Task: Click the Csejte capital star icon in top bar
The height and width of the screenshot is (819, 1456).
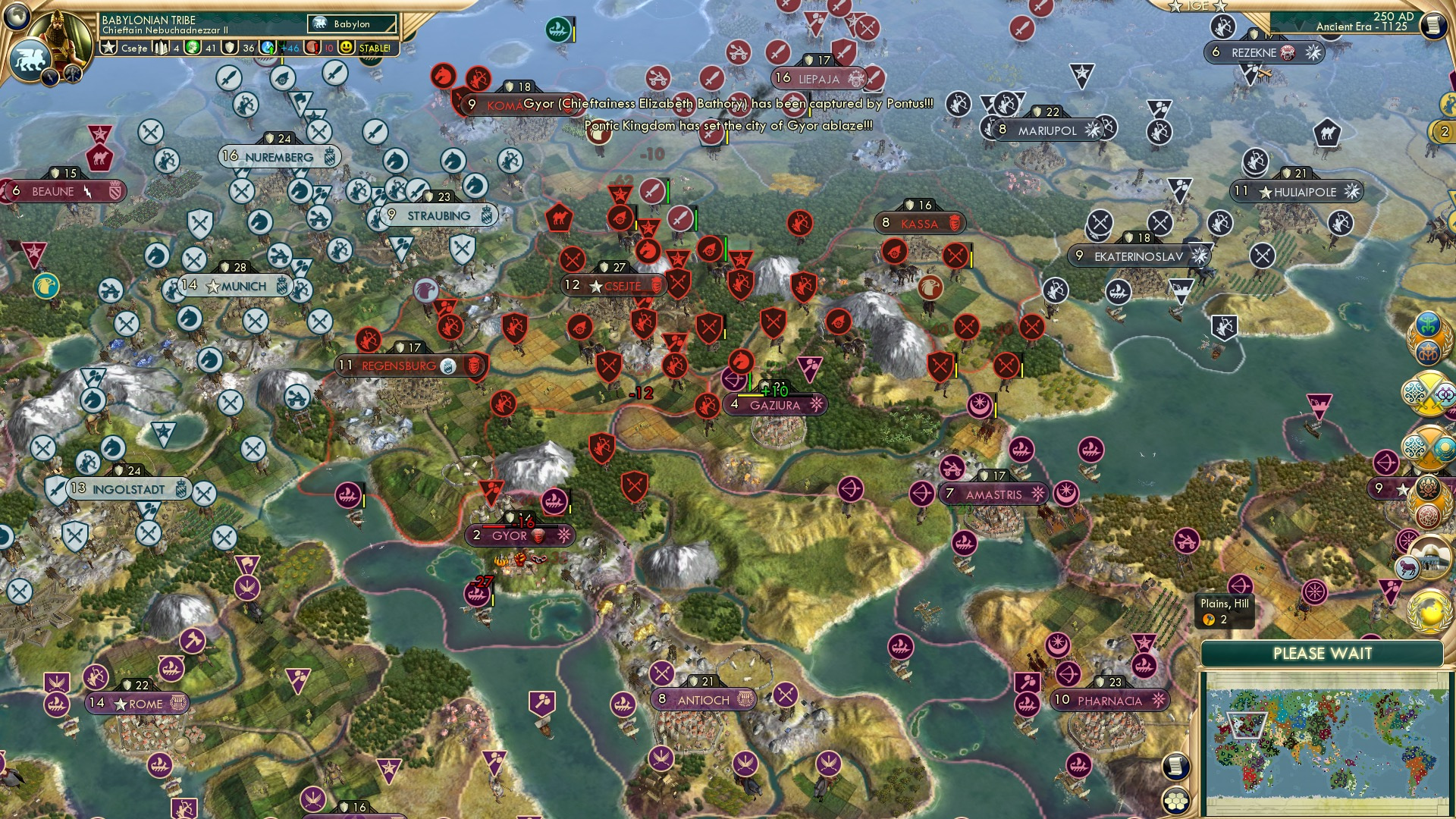Action: tap(109, 48)
